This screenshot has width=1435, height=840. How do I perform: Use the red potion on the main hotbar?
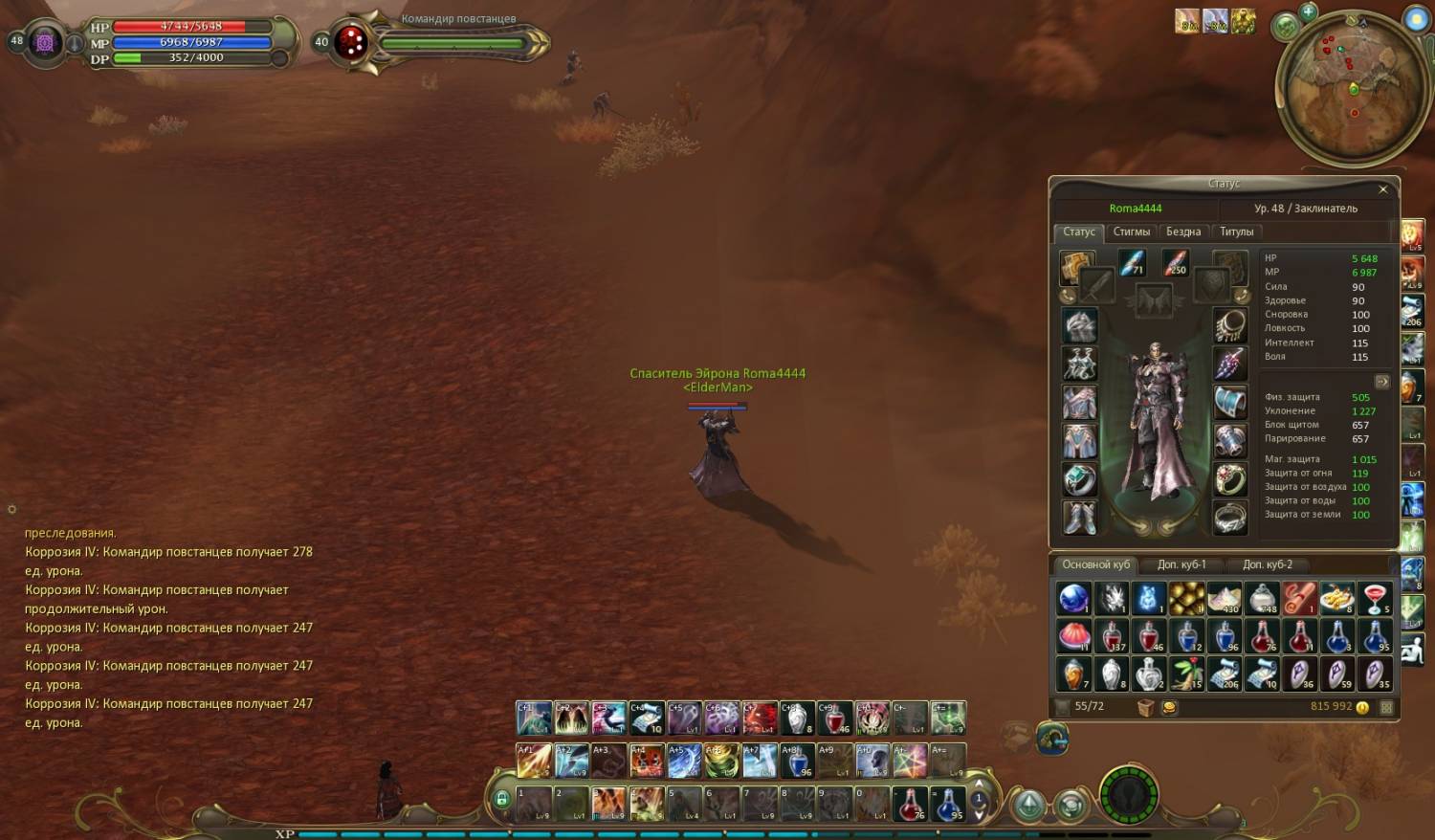910,804
